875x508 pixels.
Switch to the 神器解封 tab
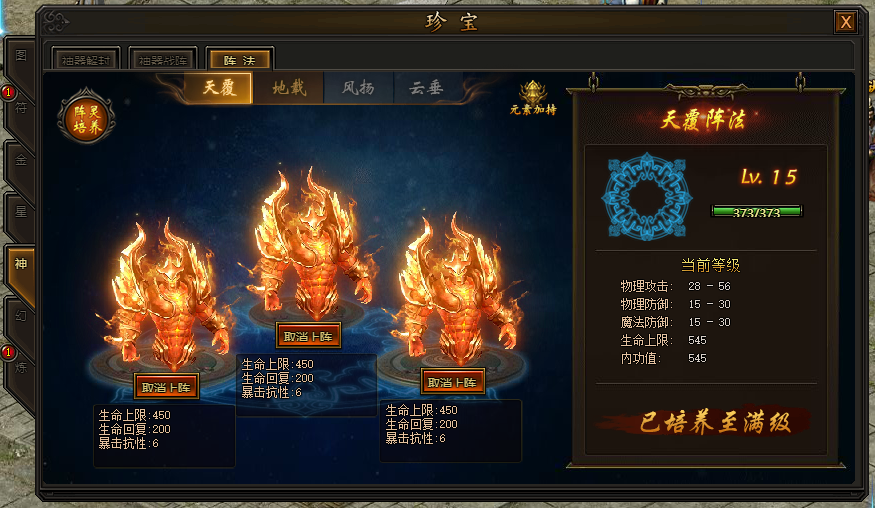click(85, 59)
